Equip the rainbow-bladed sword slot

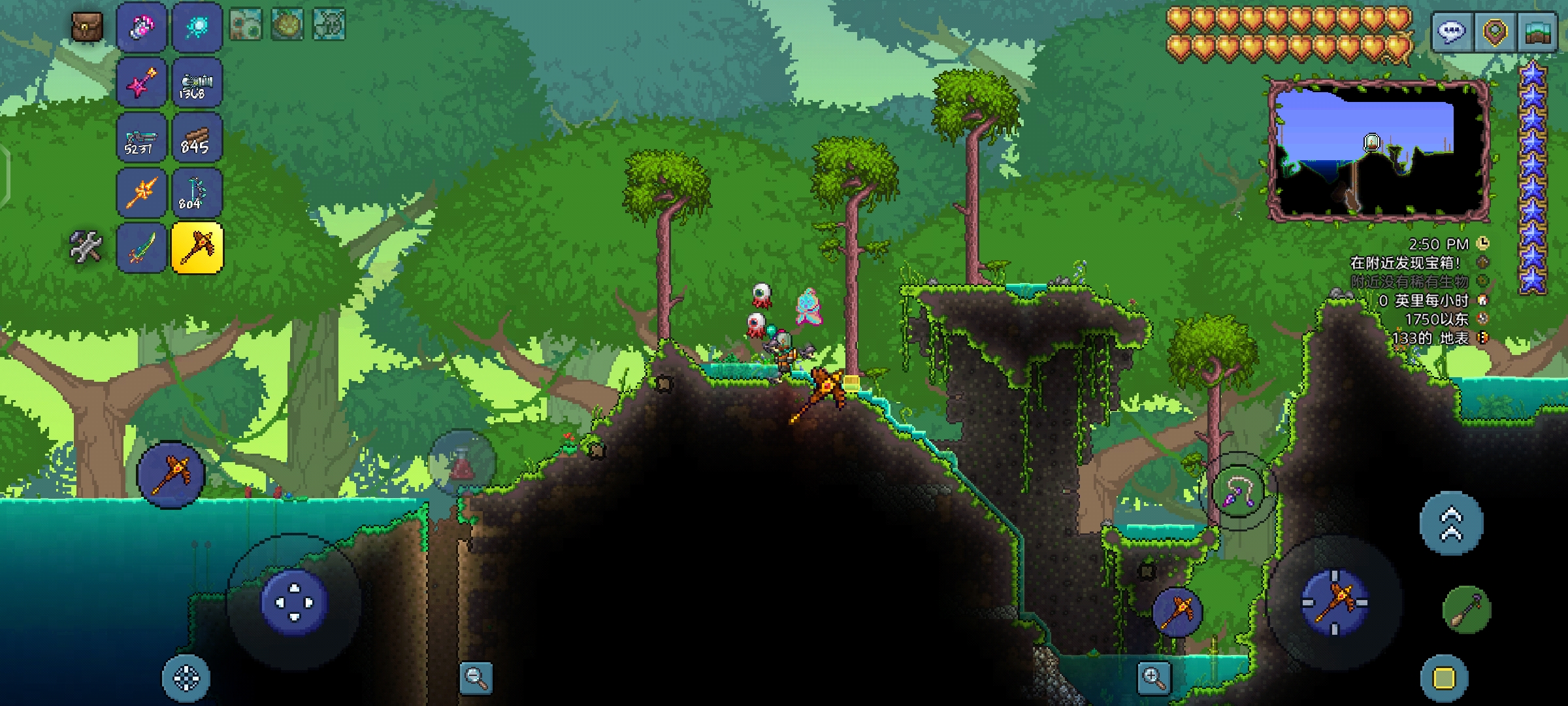coord(142,248)
